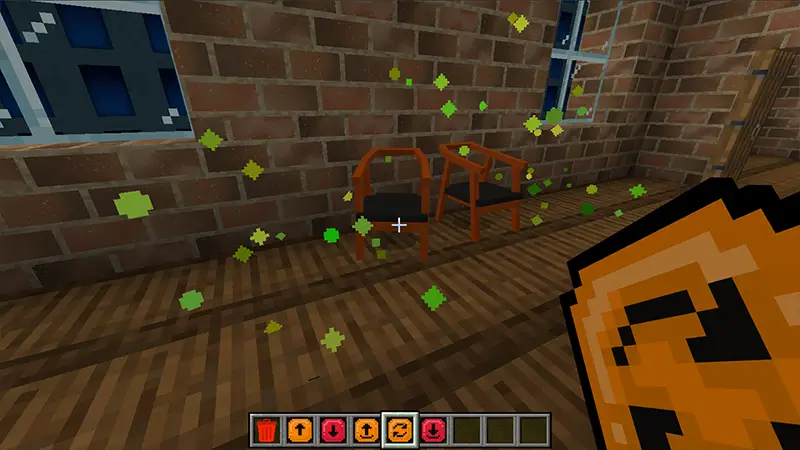The width and height of the screenshot is (800, 450).
Task: Choose the orange plain up-arrow slot
Action: point(299,431)
